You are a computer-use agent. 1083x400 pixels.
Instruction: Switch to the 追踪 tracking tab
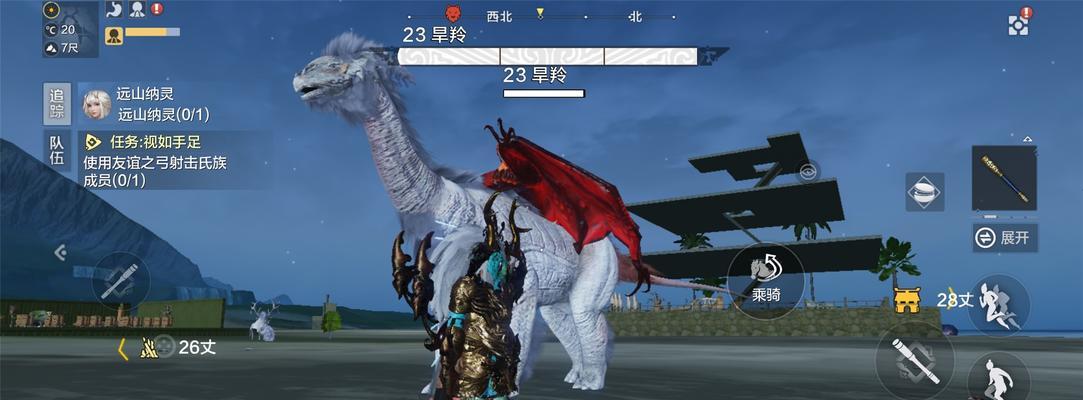(58, 104)
